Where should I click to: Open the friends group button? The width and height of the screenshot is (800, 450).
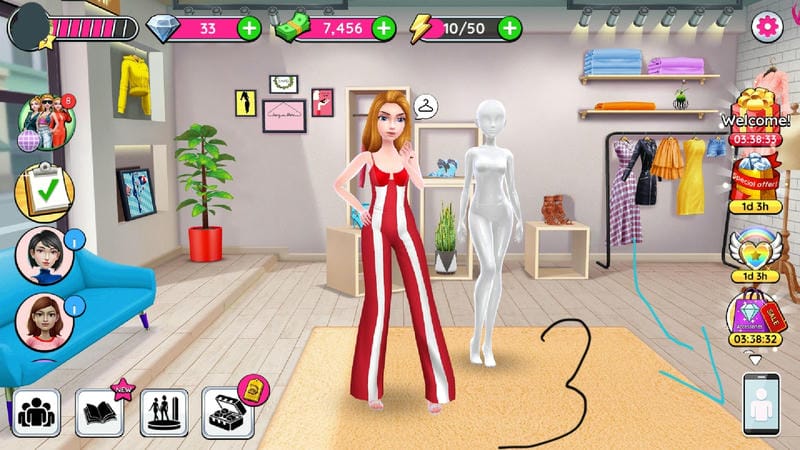(x=37, y=412)
